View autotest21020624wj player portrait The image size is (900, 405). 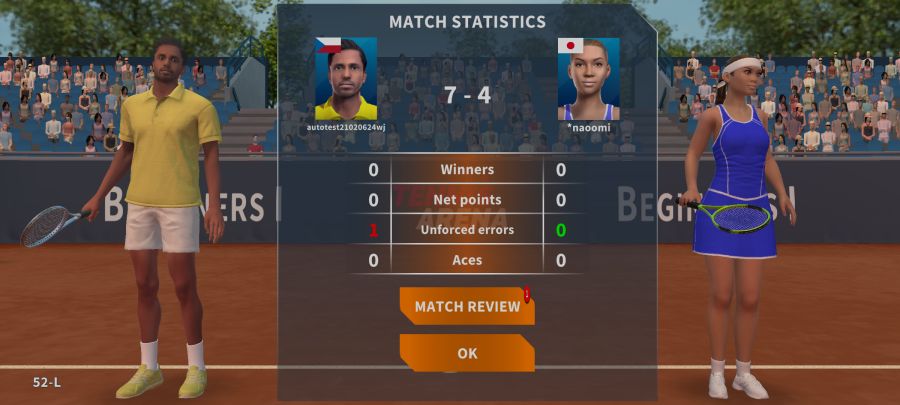tap(346, 79)
